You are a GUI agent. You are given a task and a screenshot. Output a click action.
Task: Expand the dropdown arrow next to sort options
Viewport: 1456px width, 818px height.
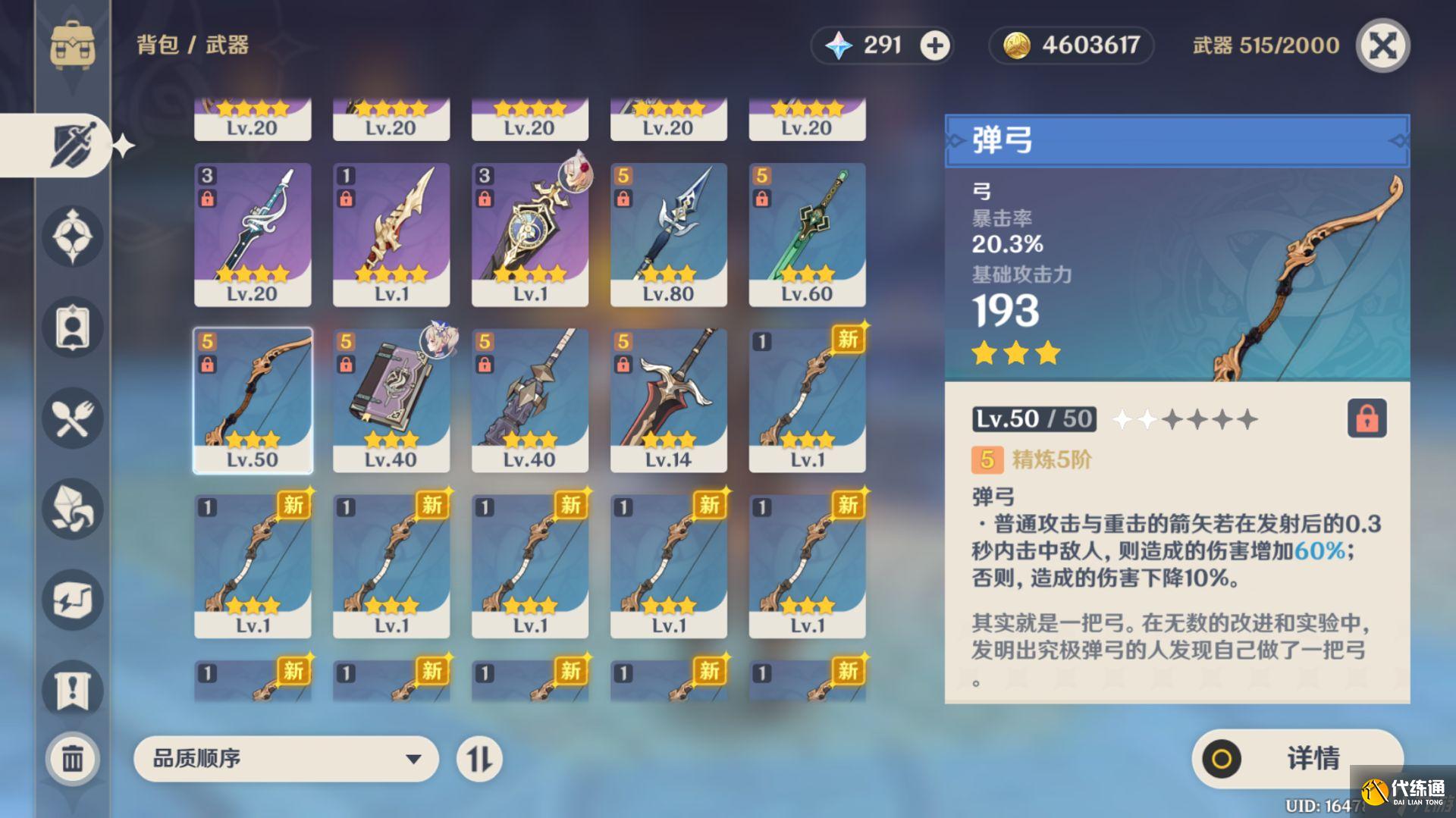click(x=412, y=758)
